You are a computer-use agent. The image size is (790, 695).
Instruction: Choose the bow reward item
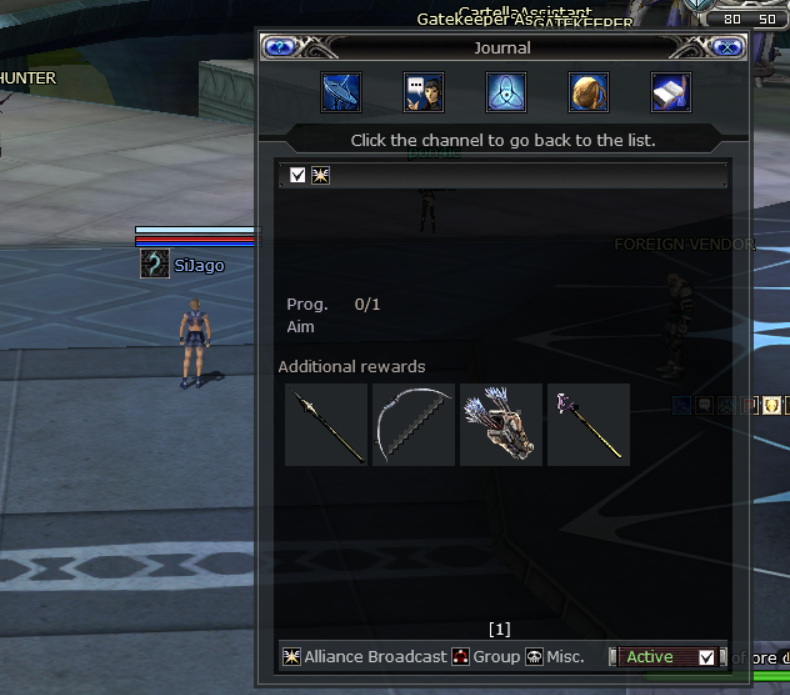tap(413, 425)
